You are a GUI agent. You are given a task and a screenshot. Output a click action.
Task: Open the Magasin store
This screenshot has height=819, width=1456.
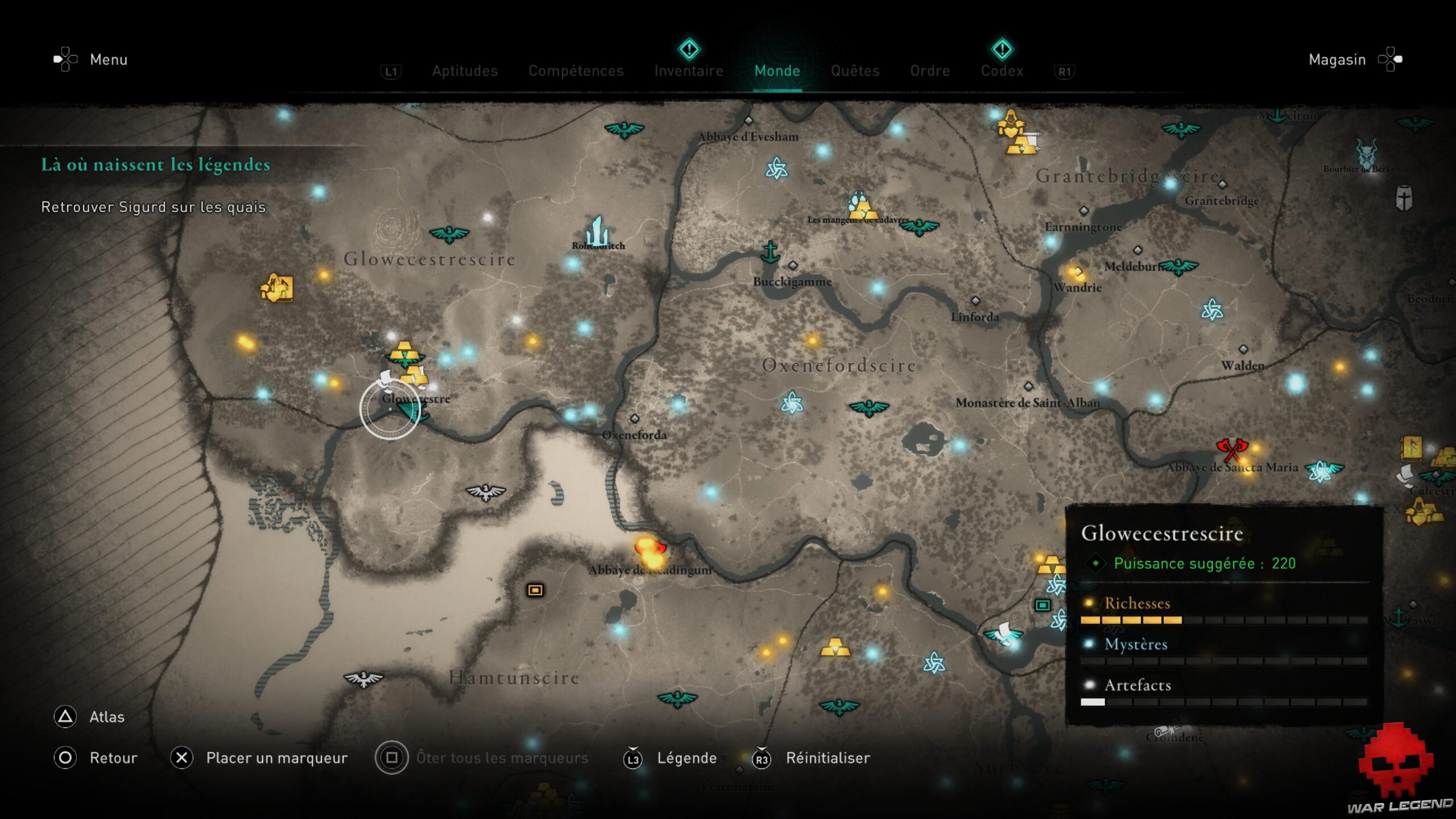[x=1337, y=59]
